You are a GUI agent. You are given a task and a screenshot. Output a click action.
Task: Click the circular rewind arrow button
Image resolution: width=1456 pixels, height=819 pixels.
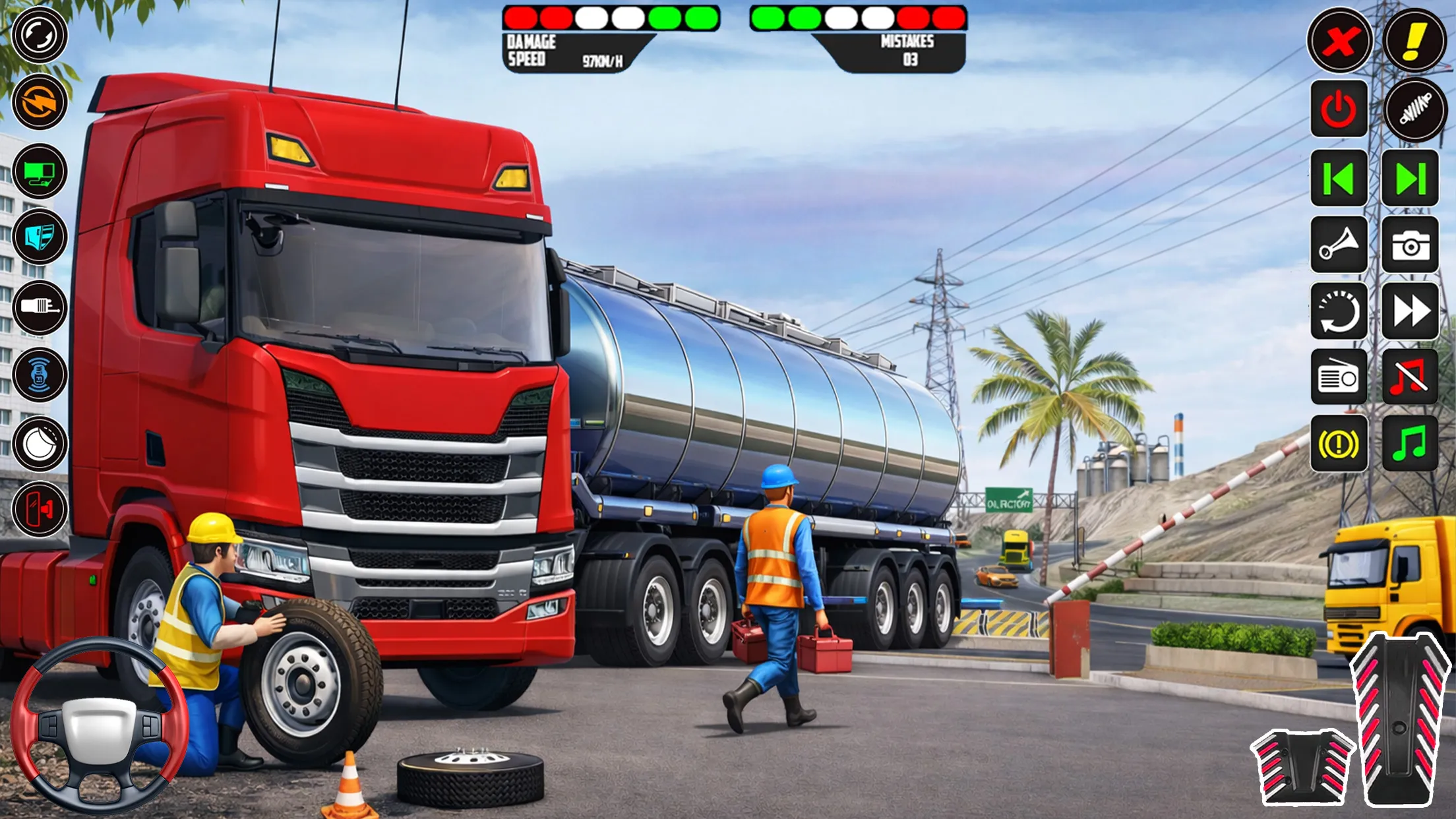(x=1339, y=311)
